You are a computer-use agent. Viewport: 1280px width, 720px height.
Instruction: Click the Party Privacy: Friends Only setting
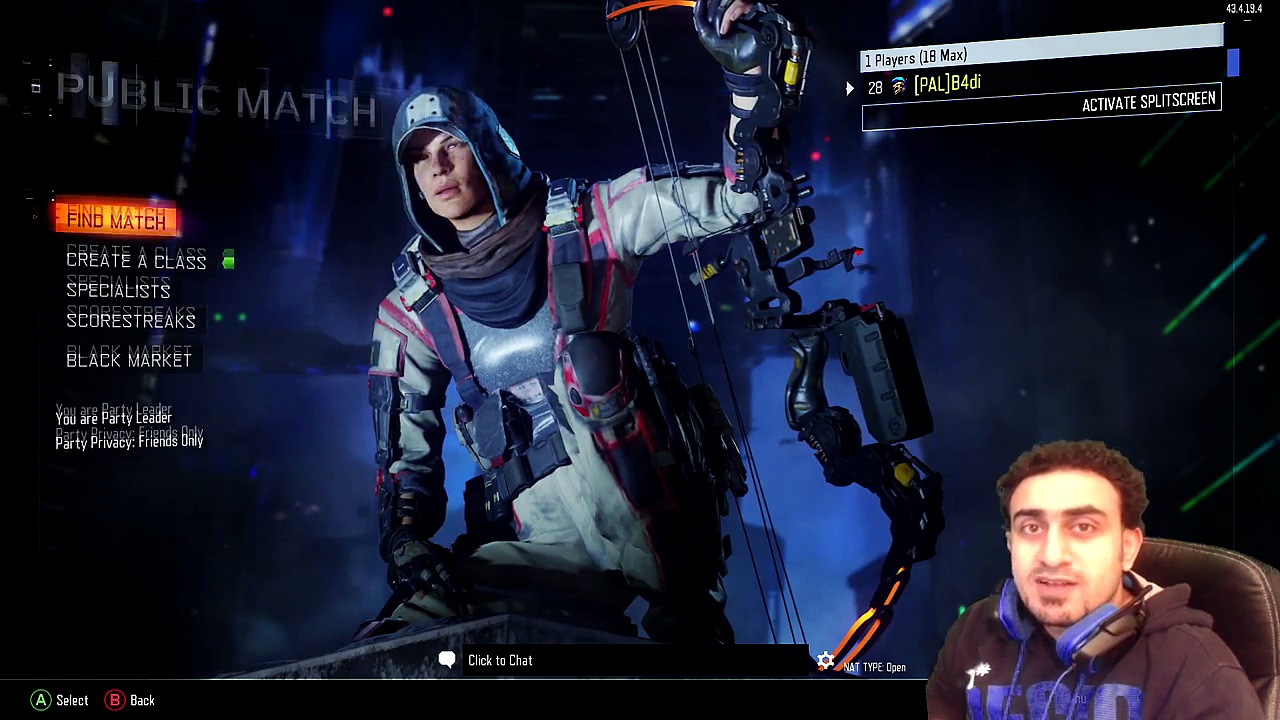point(129,441)
